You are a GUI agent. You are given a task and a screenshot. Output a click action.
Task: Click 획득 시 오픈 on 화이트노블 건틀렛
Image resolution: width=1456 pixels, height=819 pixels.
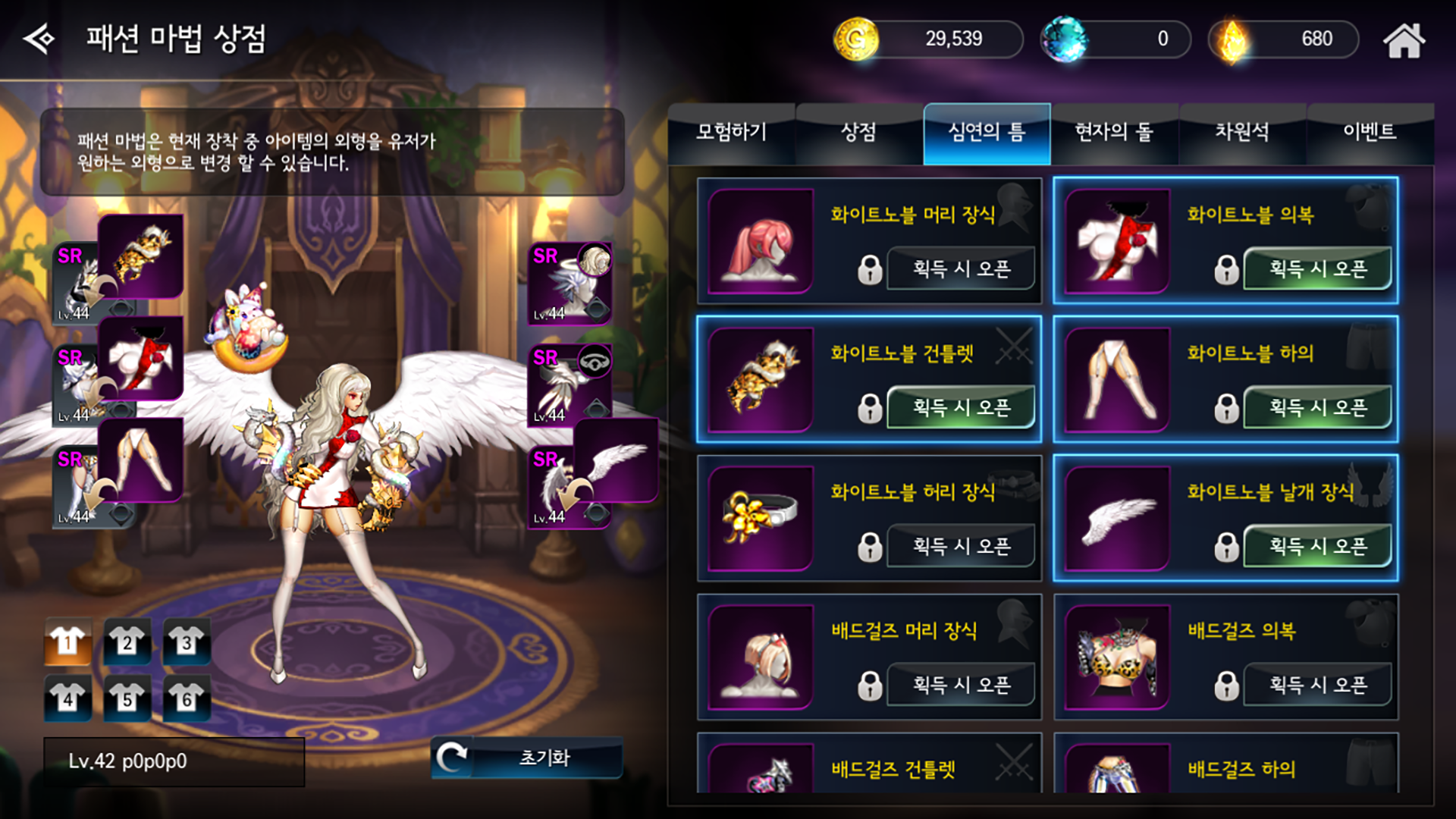[x=960, y=407]
